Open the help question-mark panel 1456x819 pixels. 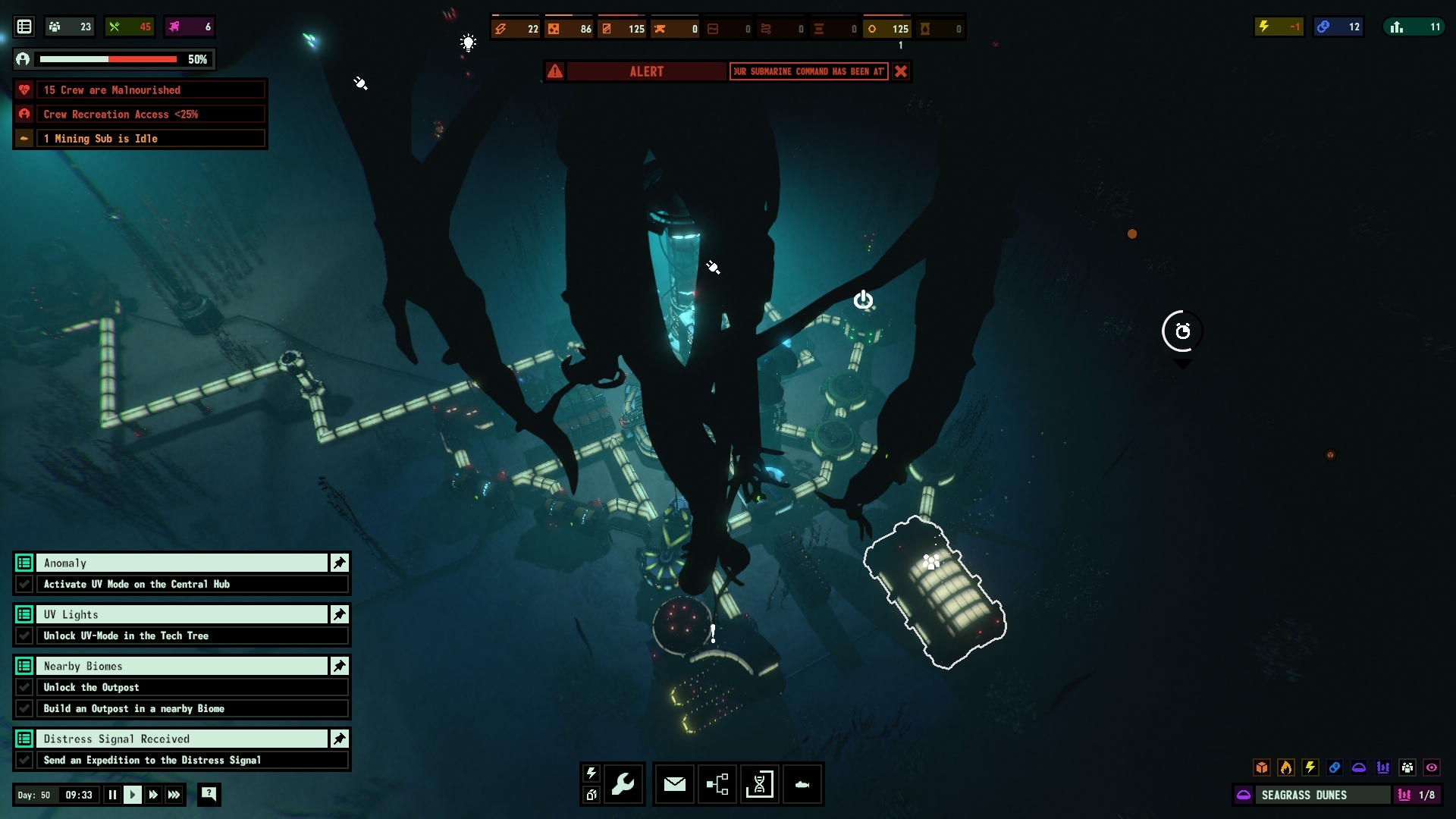coord(209,794)
